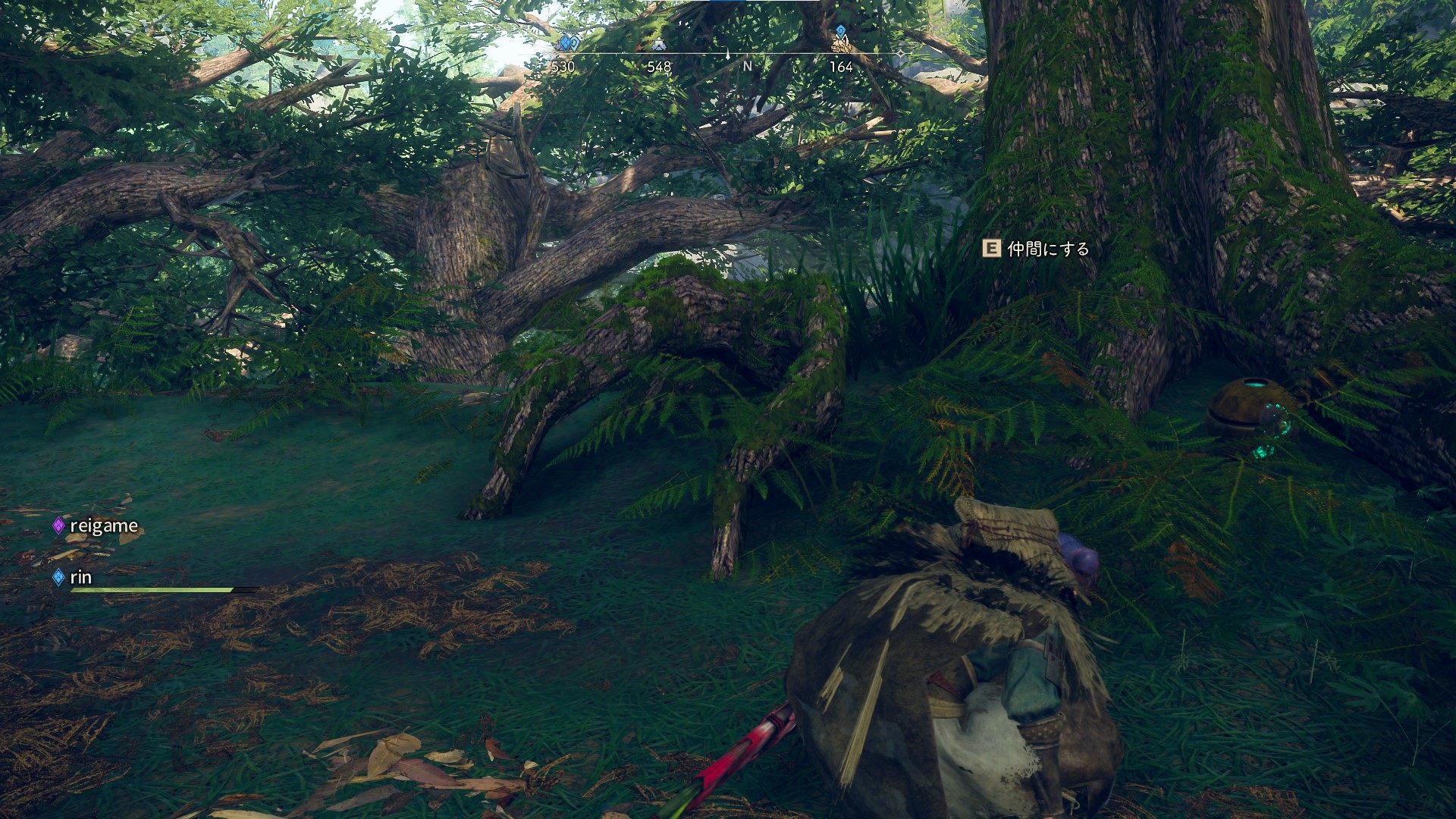Select the rin party member entry
The width and height of the screenshot is (1456, 819).
(80, 577)
